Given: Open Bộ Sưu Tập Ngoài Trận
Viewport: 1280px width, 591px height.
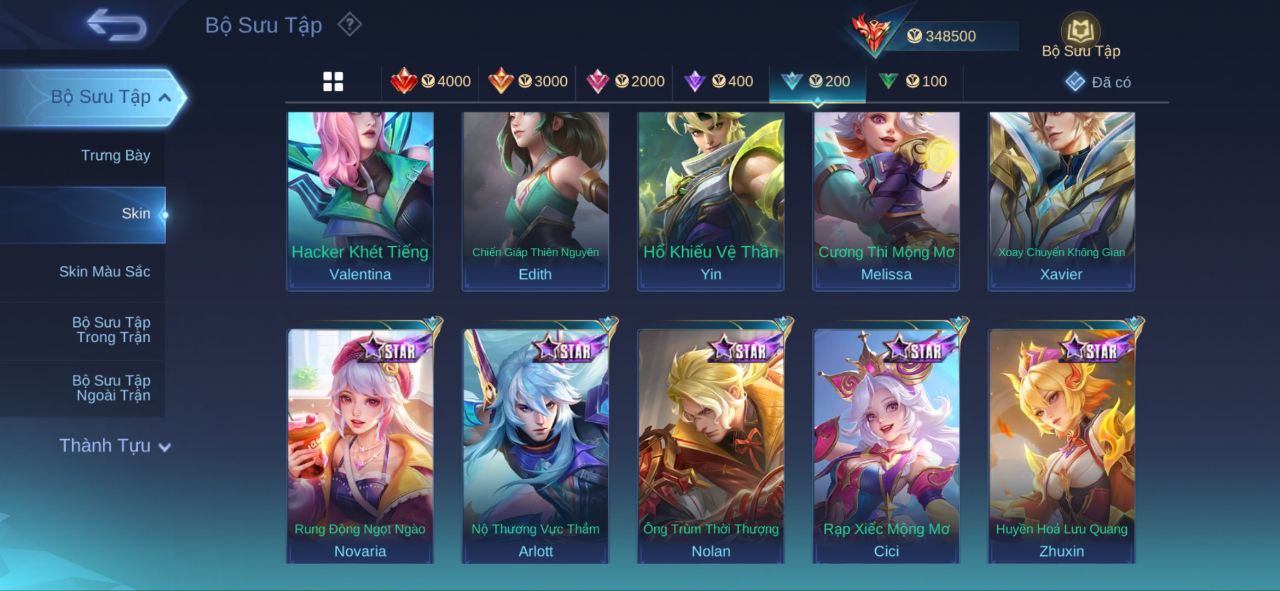Looking at the screenshot, I should pos(111,388).
